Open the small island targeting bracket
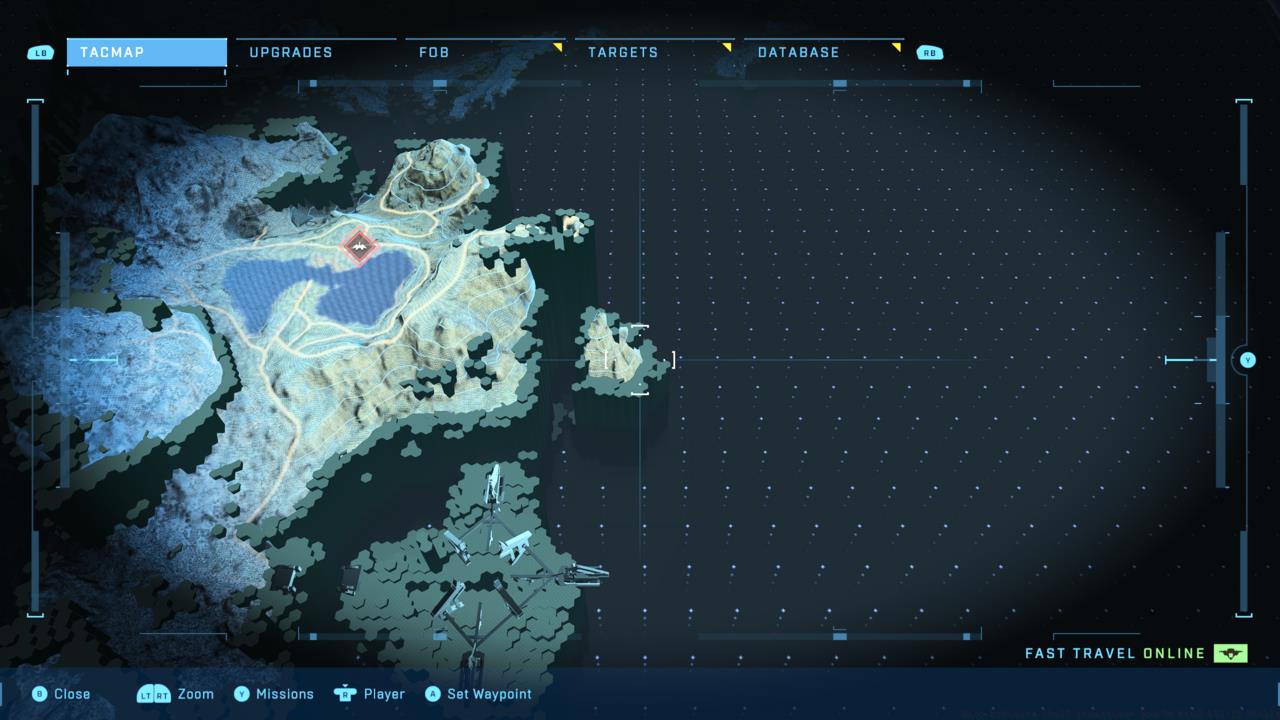Viewport: 1280px width, 720px height. [640, 360]
